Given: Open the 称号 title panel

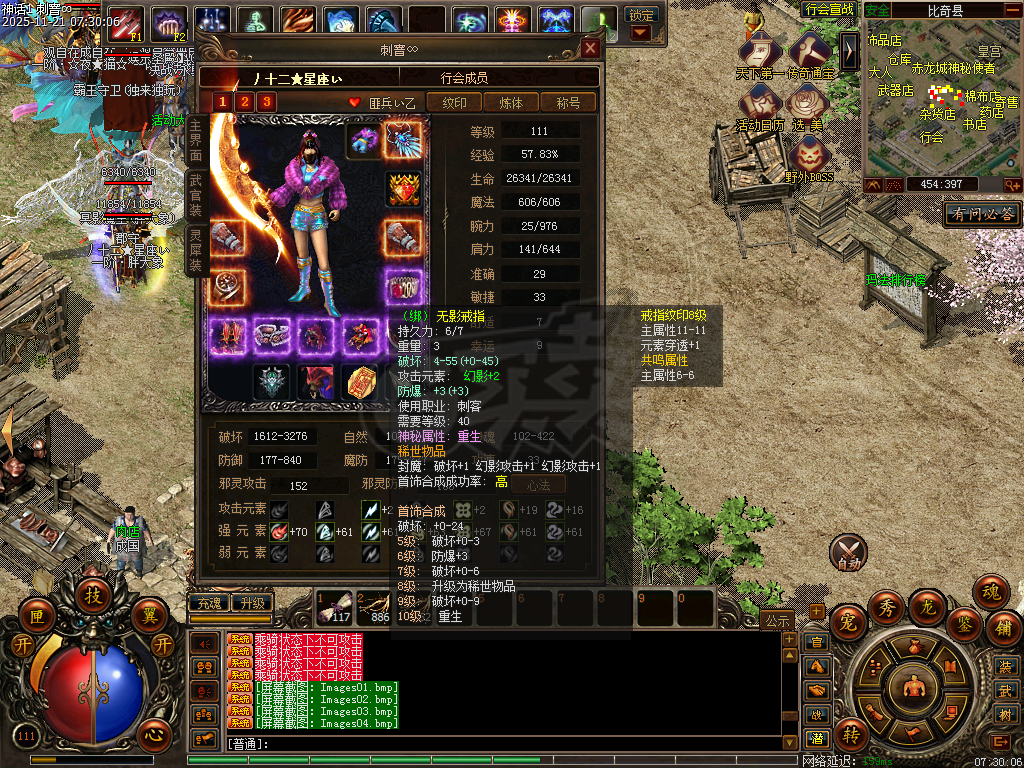Looking at the screenshot, I should pos(568,102).
